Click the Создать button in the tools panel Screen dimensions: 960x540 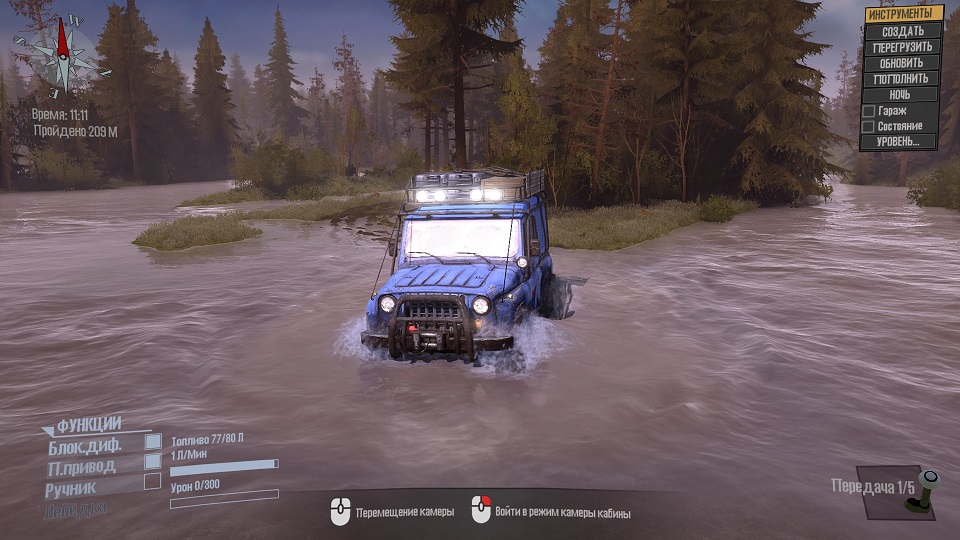coord(903,31)
